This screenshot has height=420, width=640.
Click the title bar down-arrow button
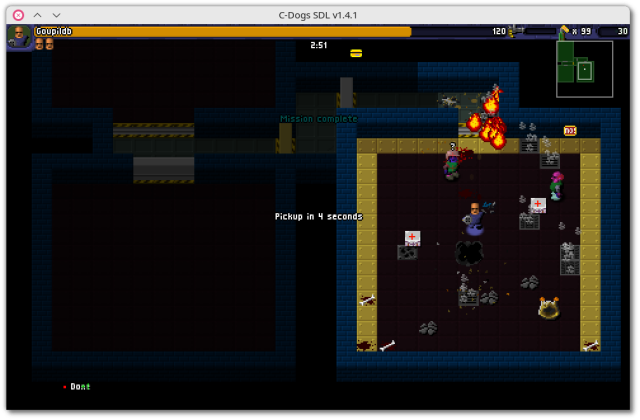57,15
